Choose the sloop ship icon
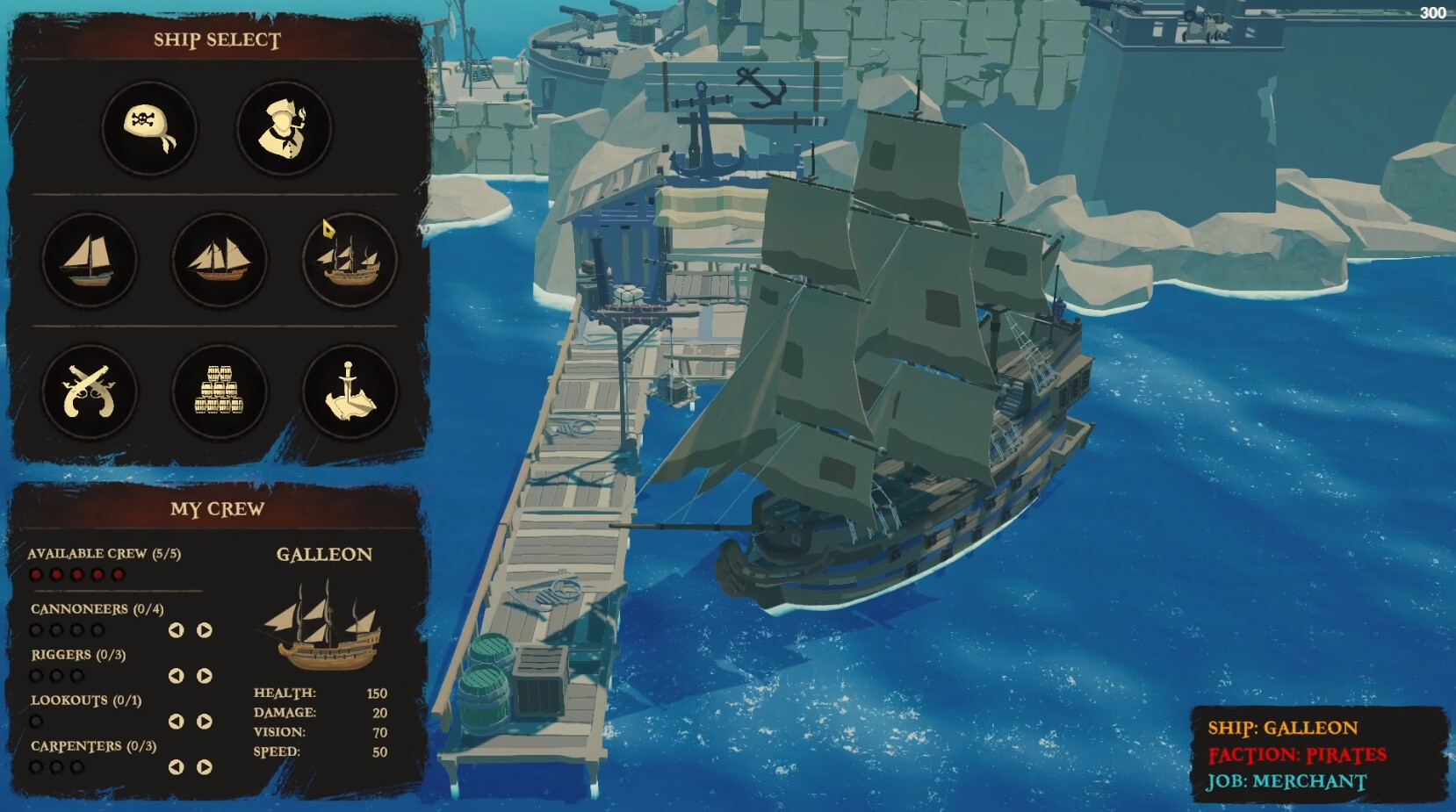This screenshot has width=1456, height=812. [90, 260]
